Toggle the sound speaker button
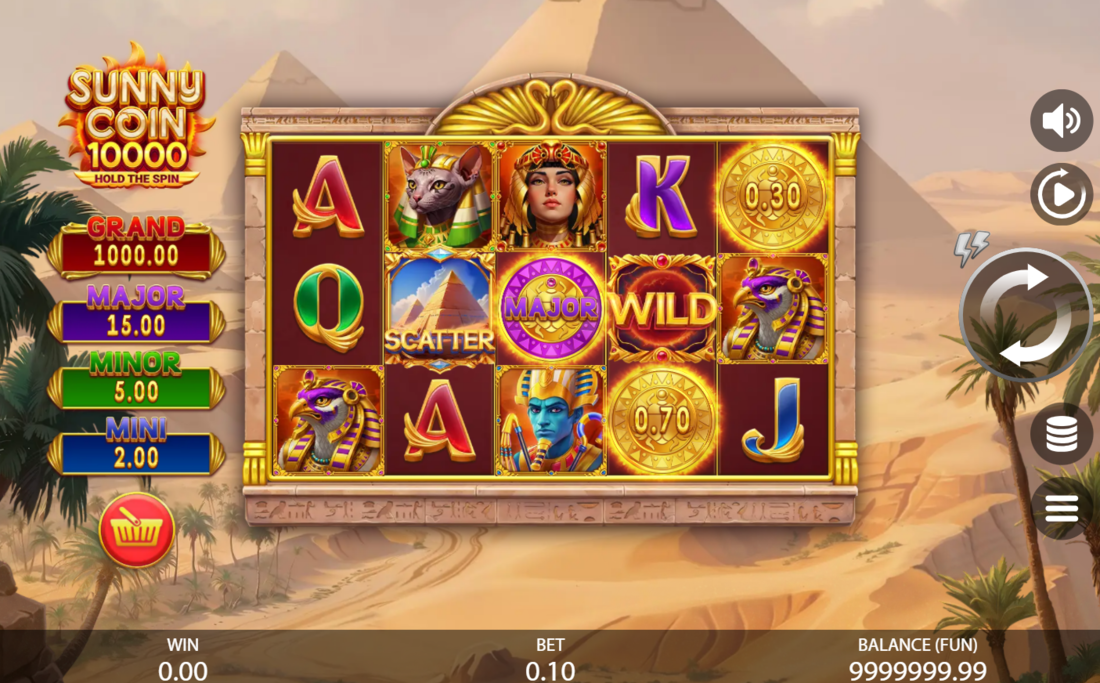 click(x=1061, y=121)
